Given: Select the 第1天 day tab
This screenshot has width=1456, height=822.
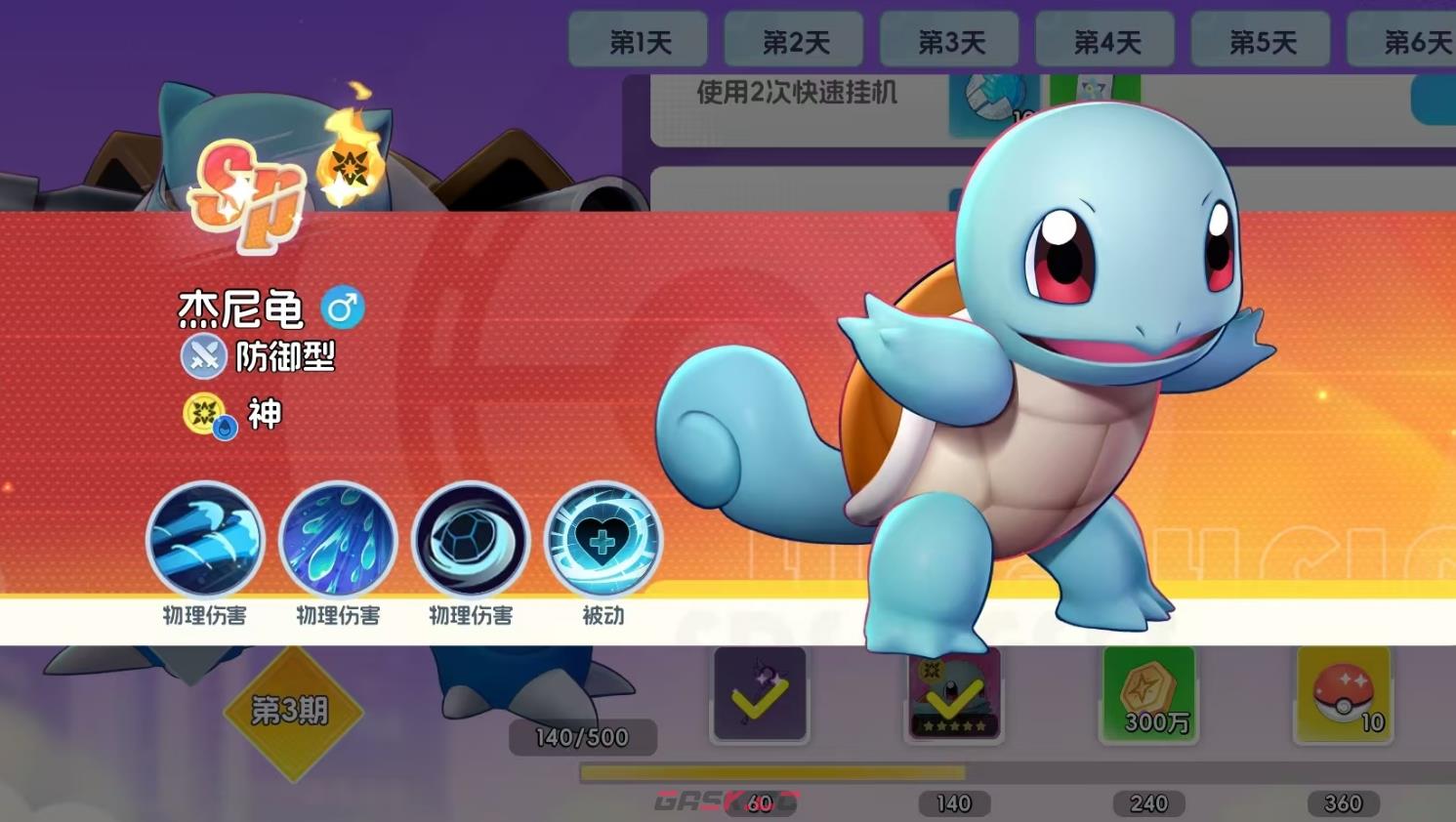Looking at the screenshot, I should (x=638, y=40).
